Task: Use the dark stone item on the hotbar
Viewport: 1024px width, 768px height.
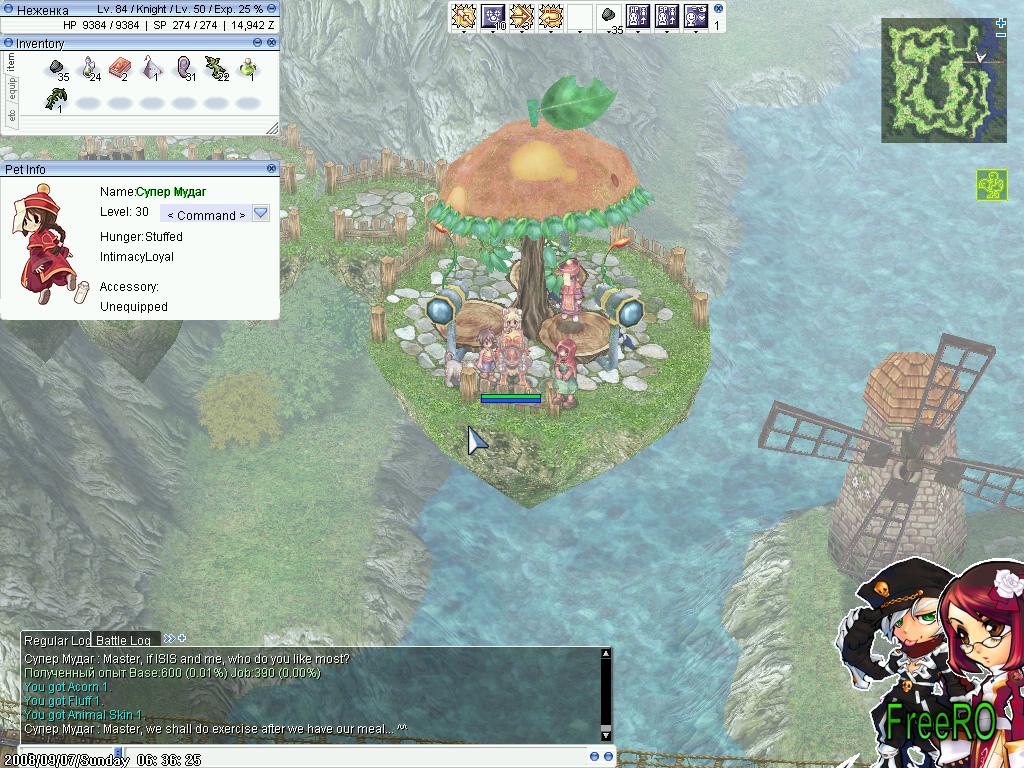Action: 608,17
